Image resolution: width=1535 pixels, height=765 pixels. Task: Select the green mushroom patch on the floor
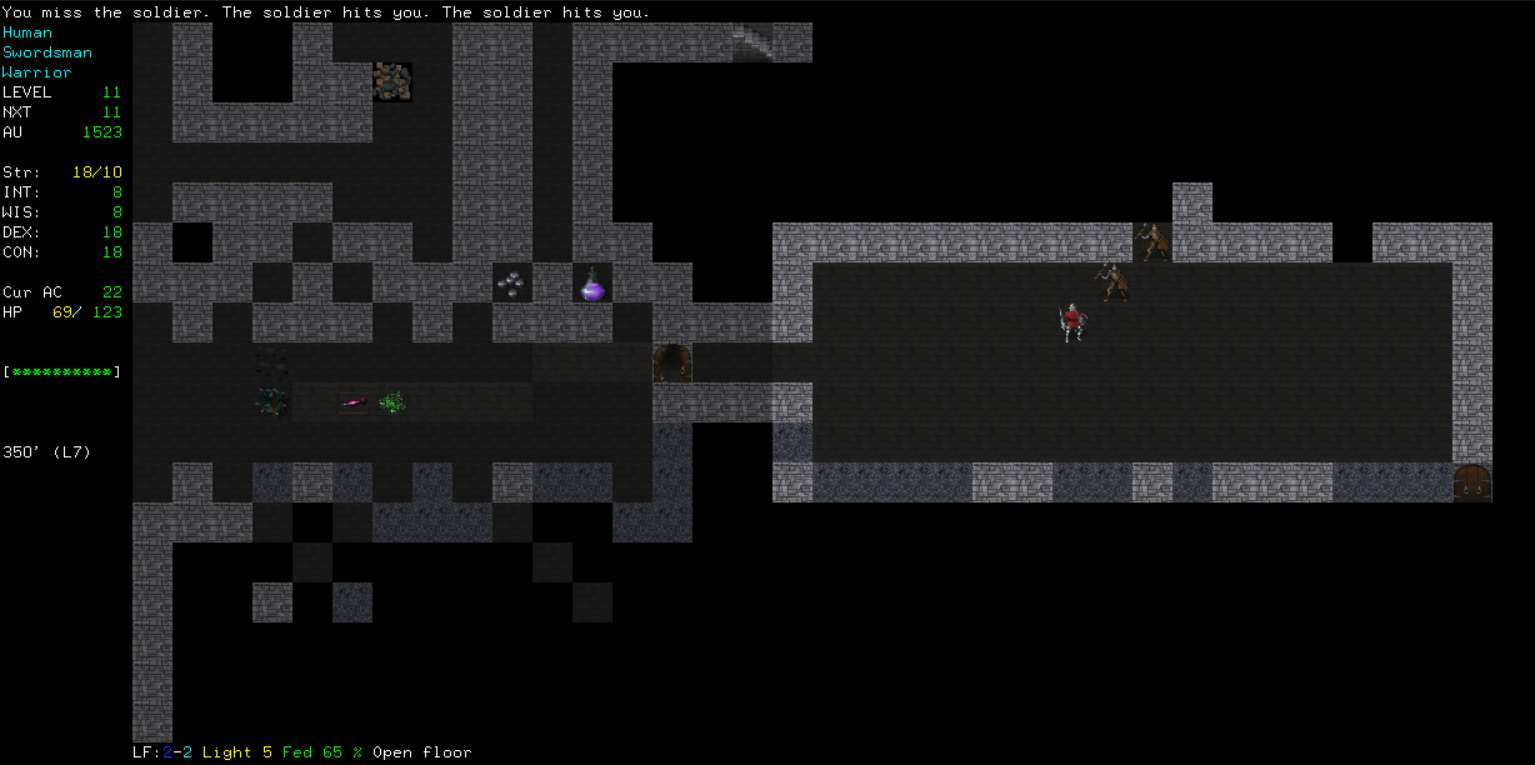click(x=391, y=401)
